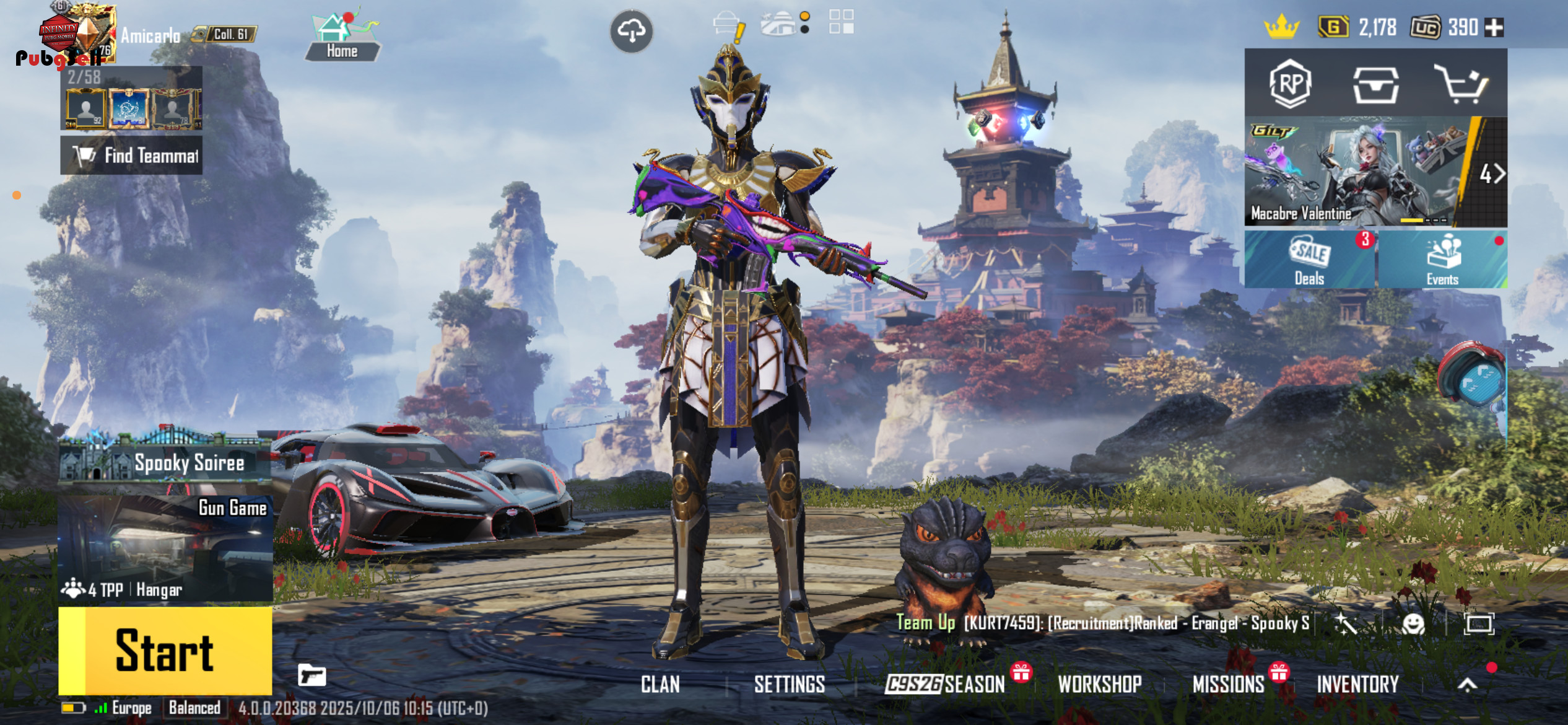
Task: Open the Deals sale panel
Action: [x=1309, y=260]
